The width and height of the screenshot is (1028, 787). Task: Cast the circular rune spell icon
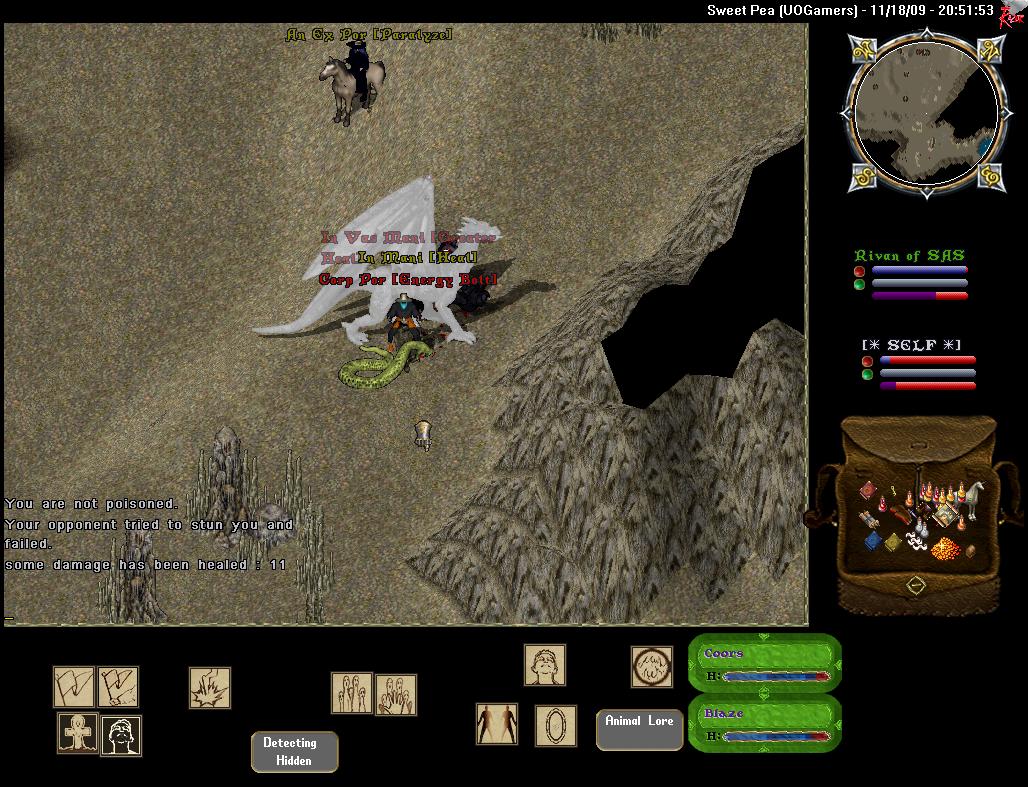[x=651, y=666]
